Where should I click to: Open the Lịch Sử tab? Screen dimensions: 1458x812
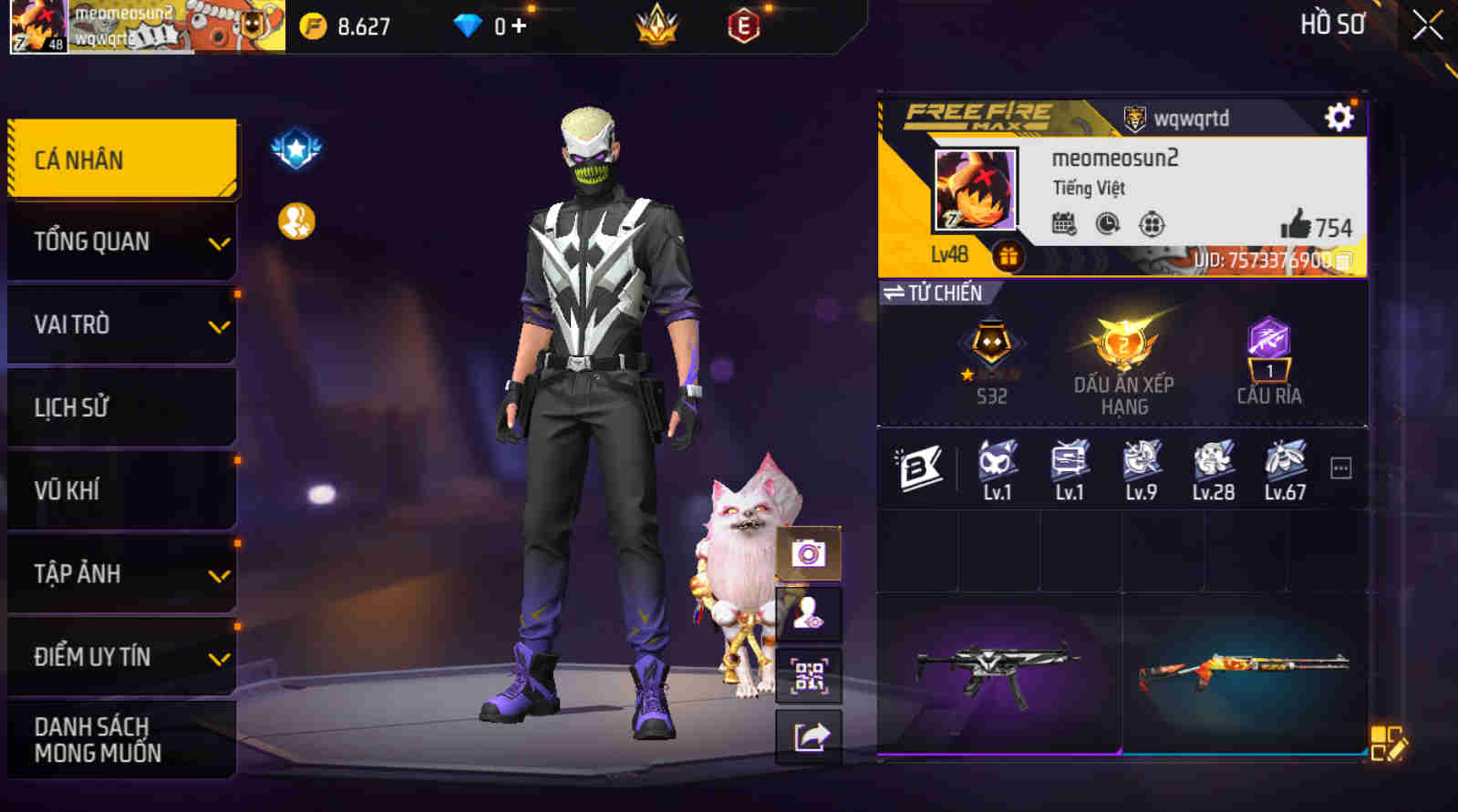122,407
